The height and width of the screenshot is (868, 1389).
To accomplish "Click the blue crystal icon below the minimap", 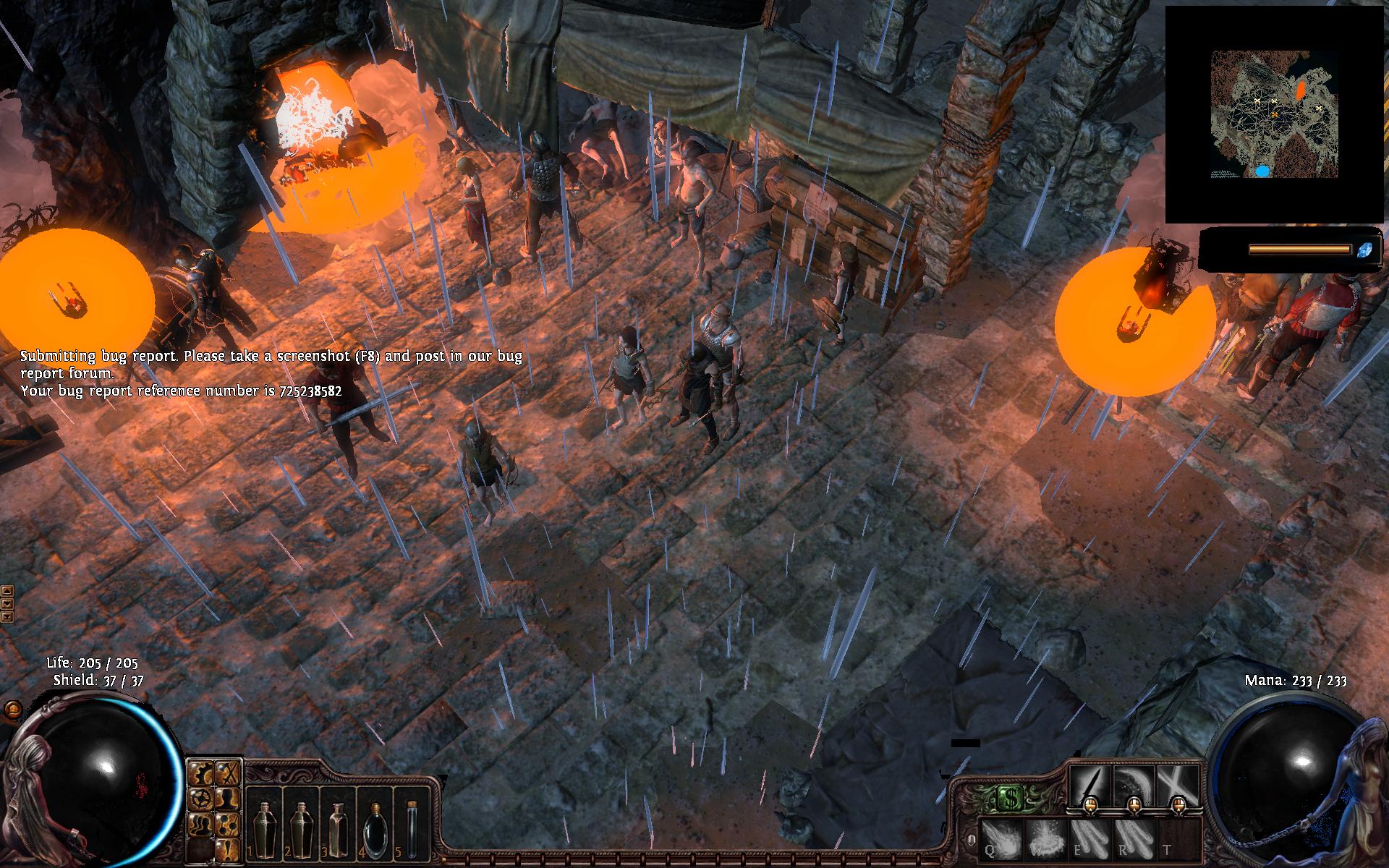I will [1365, 250].
